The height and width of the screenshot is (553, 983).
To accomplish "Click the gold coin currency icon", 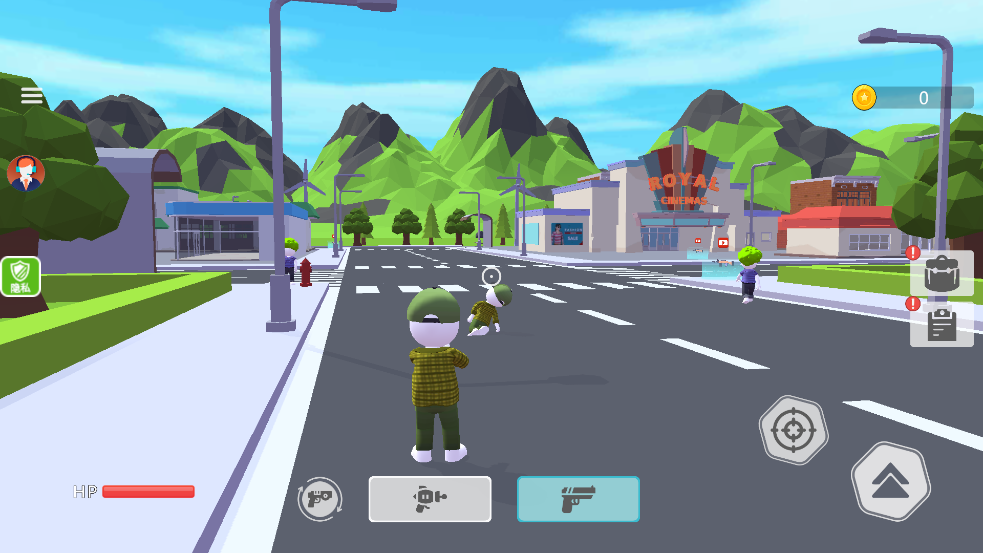I will click(864, 97).
